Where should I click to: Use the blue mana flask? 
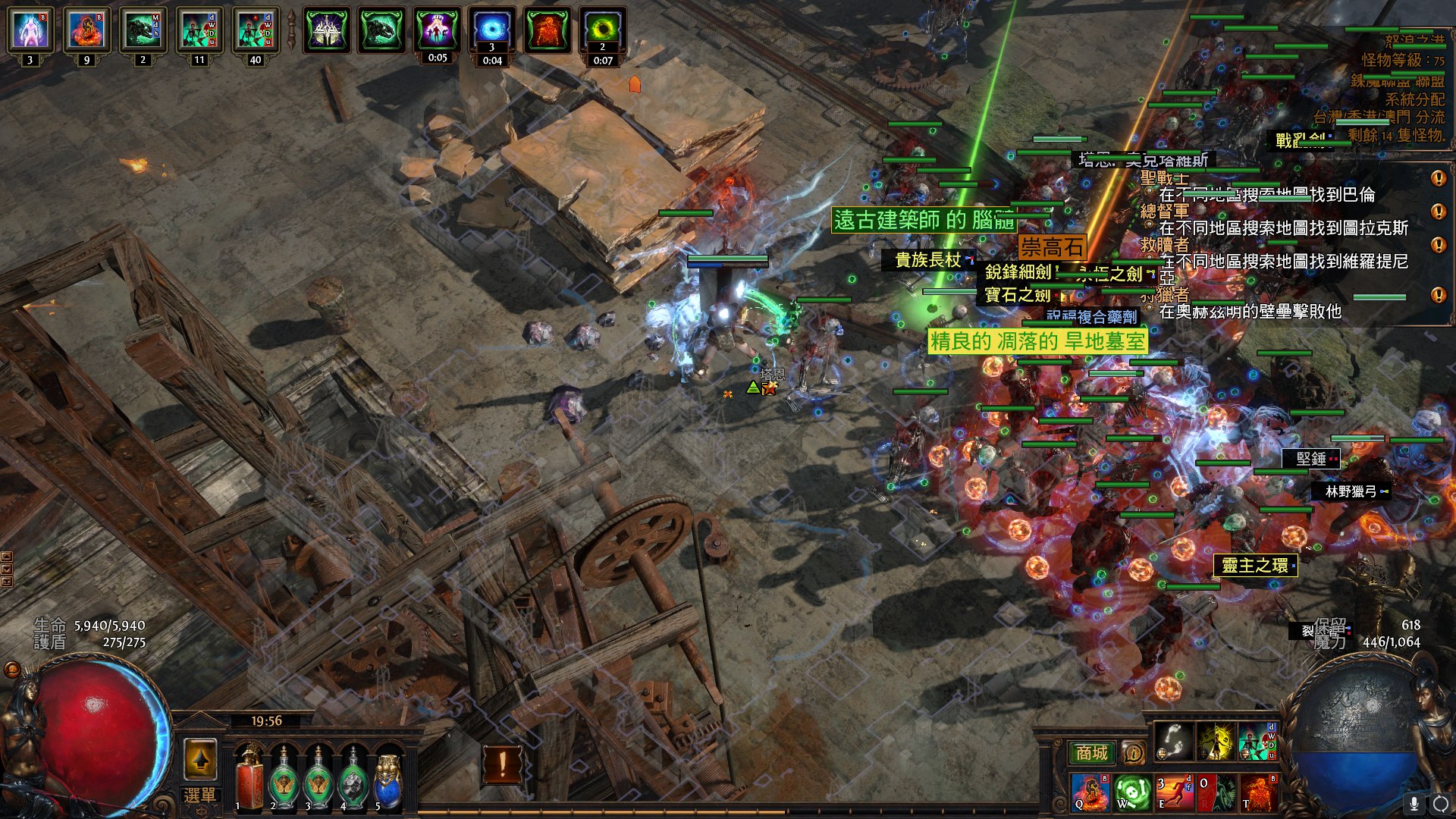tap(388, 780)
